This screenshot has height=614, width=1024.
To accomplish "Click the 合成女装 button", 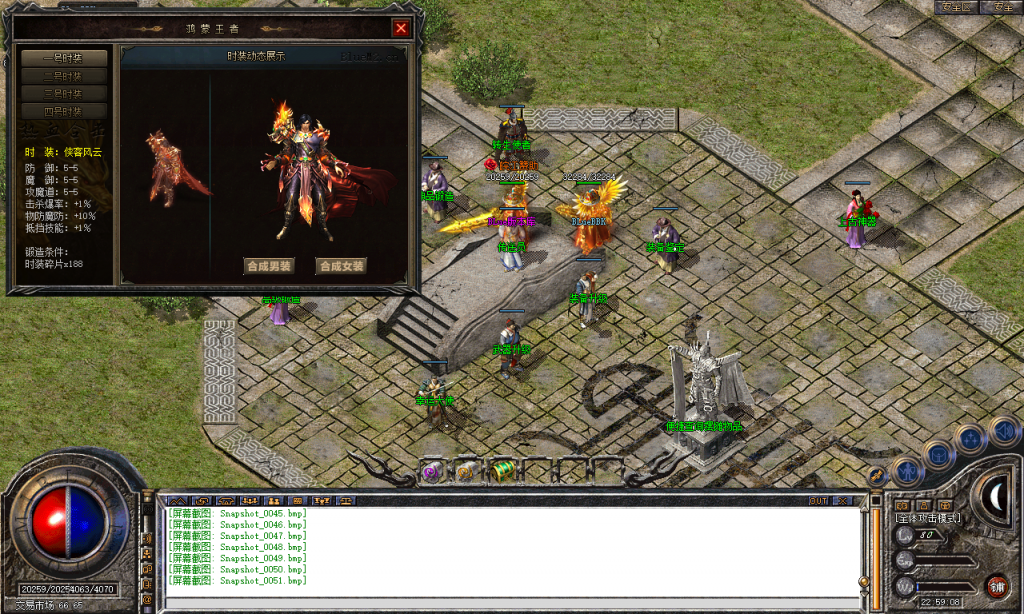I will pyautogui.click(x=341, y=266).
